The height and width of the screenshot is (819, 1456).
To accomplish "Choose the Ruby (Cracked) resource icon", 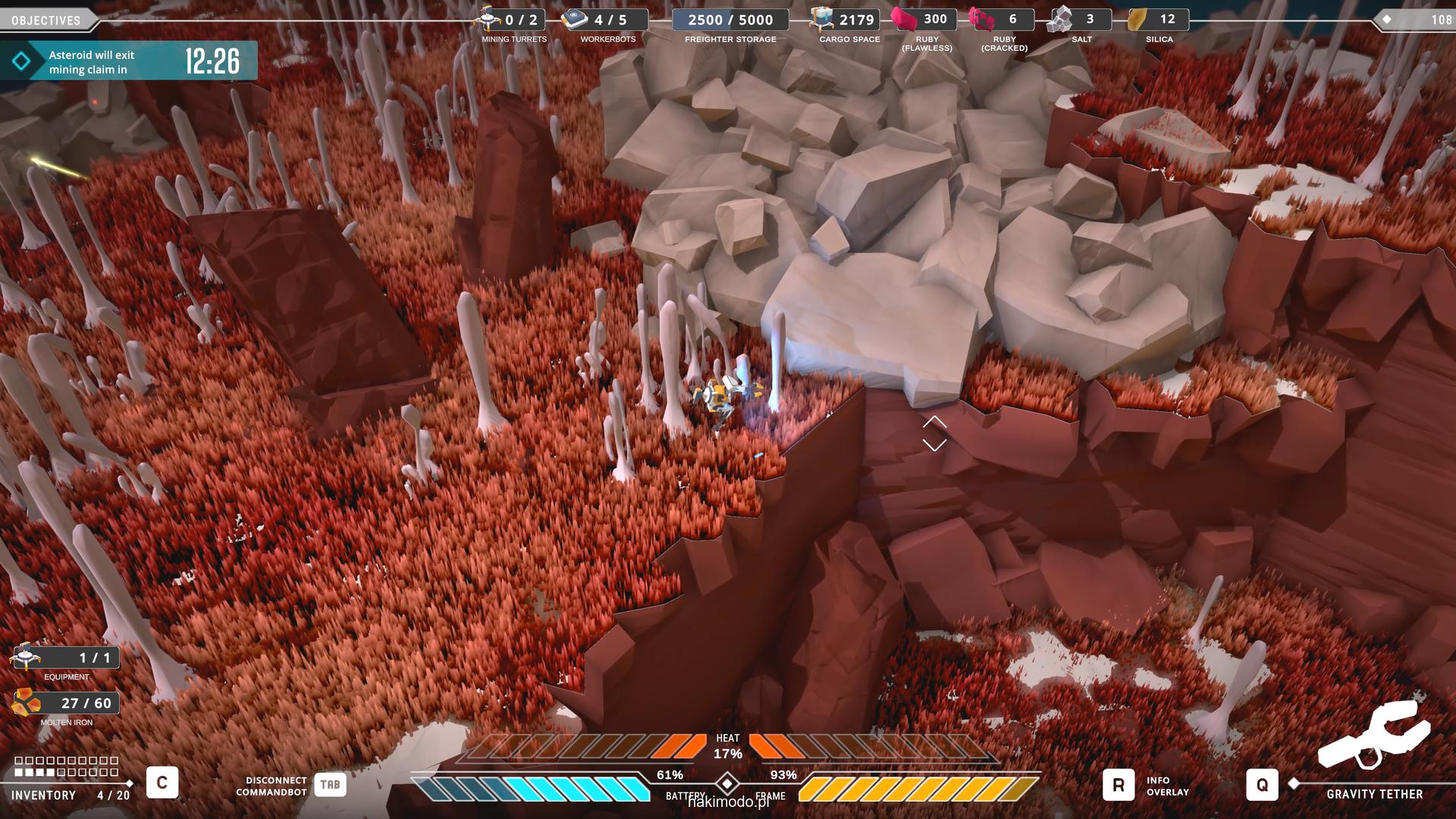I will tap(981, 19).
